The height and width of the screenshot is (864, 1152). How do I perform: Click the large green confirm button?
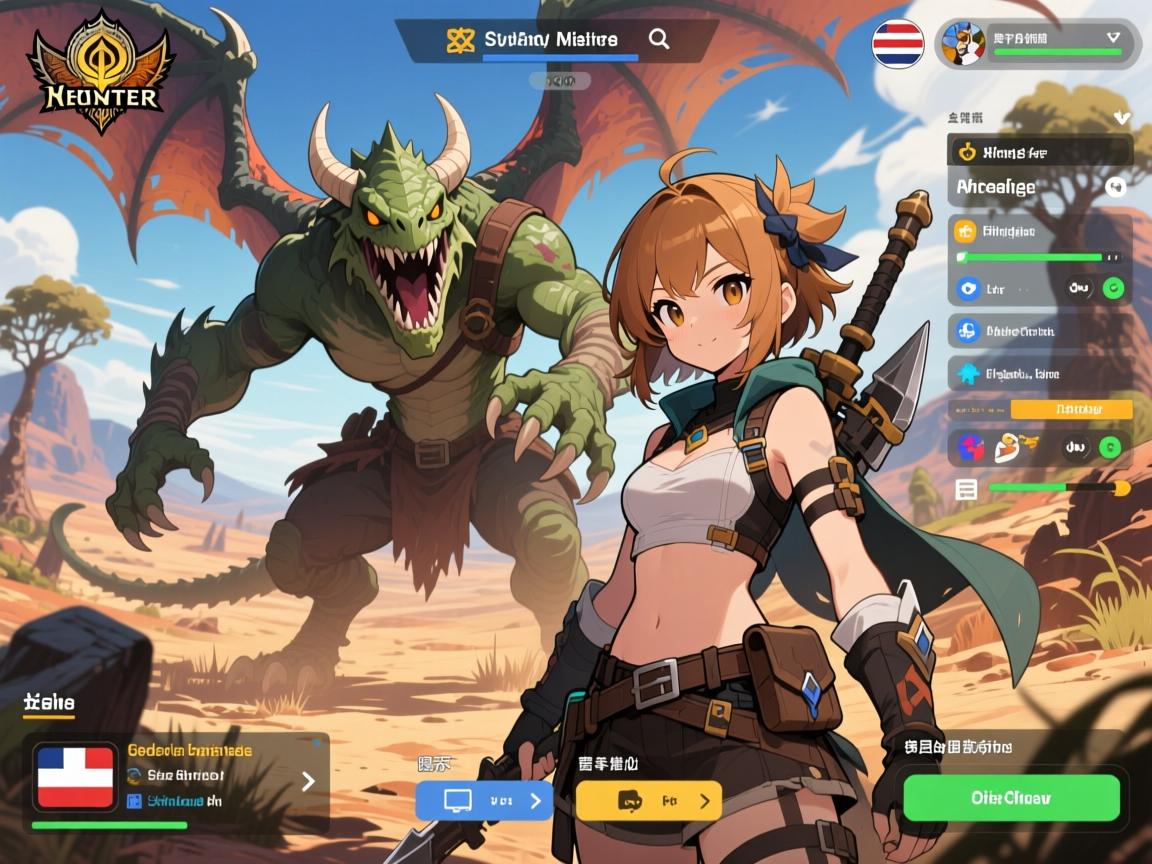point(1010,798)
